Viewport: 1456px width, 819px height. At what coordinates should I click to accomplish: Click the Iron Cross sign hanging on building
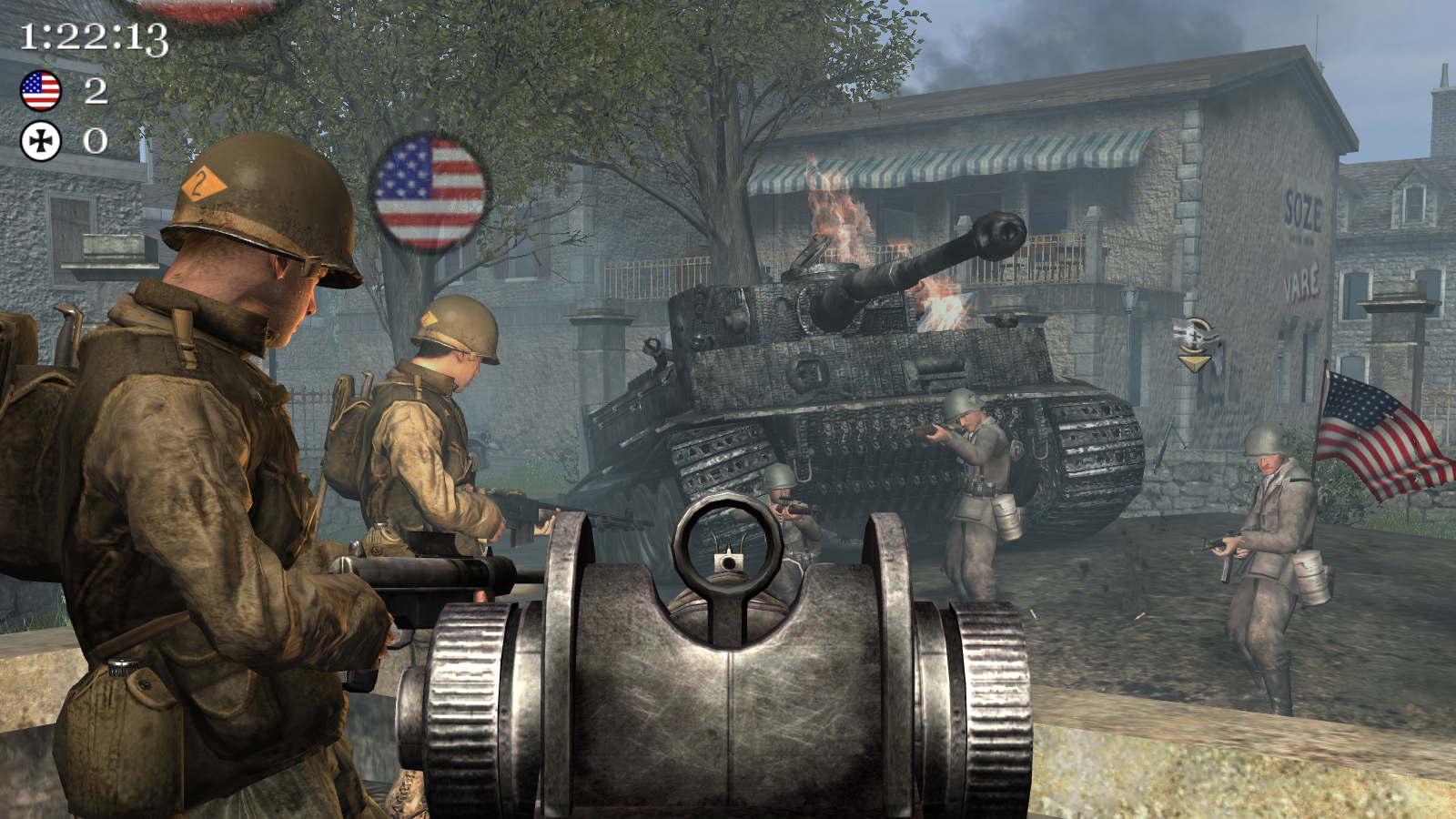tap(1193, 335)
